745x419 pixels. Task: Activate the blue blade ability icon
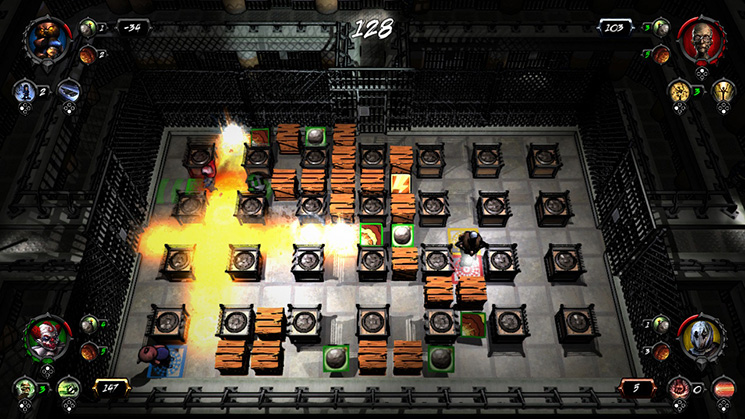click(x=67, y=91)
